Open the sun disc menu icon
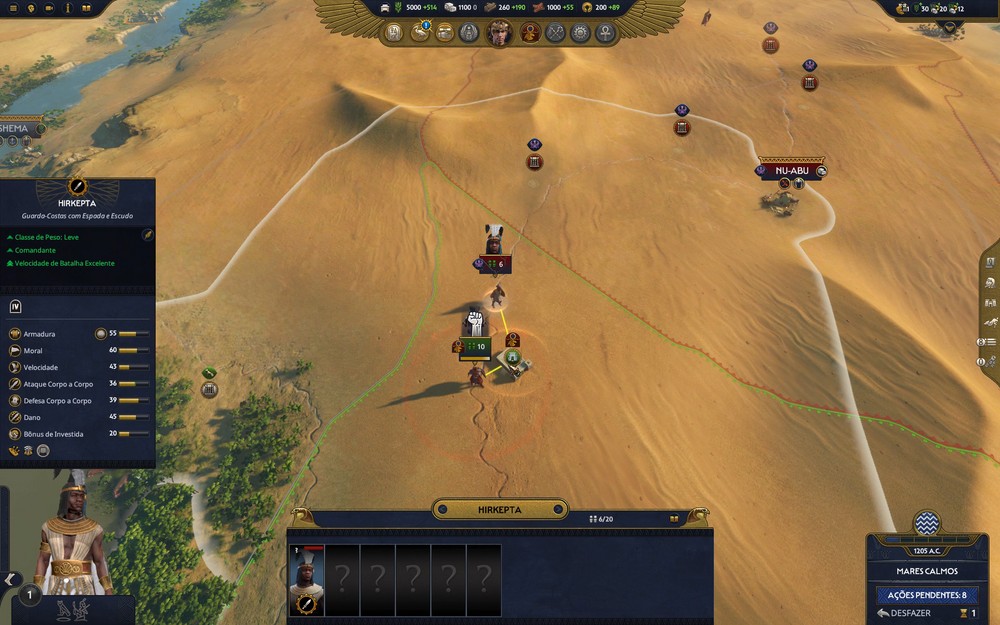The image size is (1000, 625). click(580, 33)
